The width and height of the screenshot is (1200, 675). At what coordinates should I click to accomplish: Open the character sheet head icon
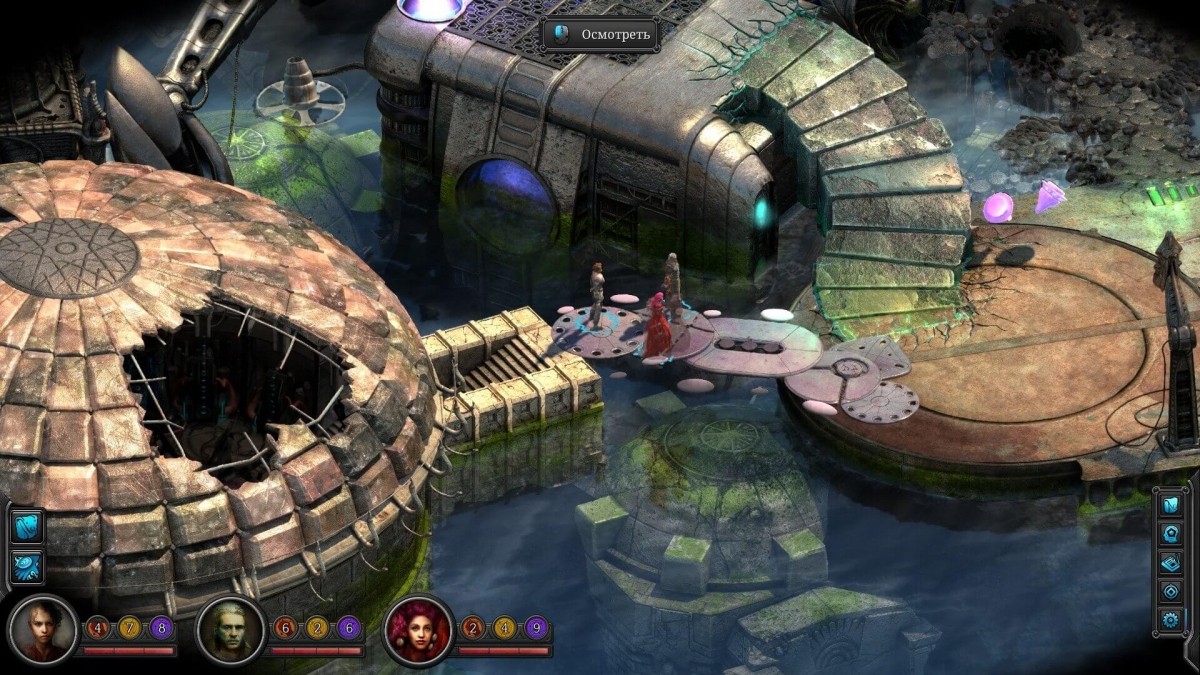point(1170,534)
